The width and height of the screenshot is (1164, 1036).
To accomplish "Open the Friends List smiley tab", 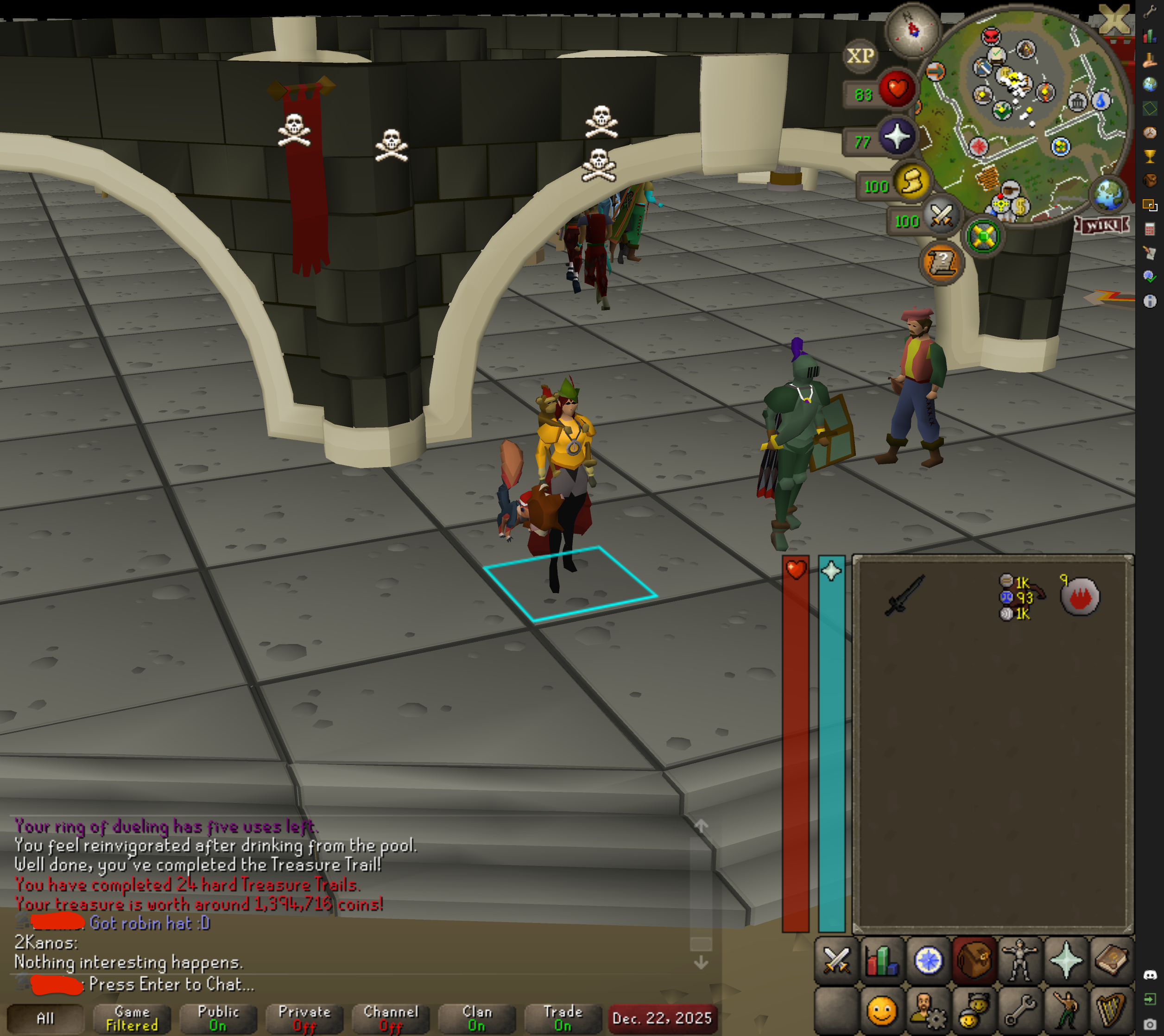I will (881, 1011).
